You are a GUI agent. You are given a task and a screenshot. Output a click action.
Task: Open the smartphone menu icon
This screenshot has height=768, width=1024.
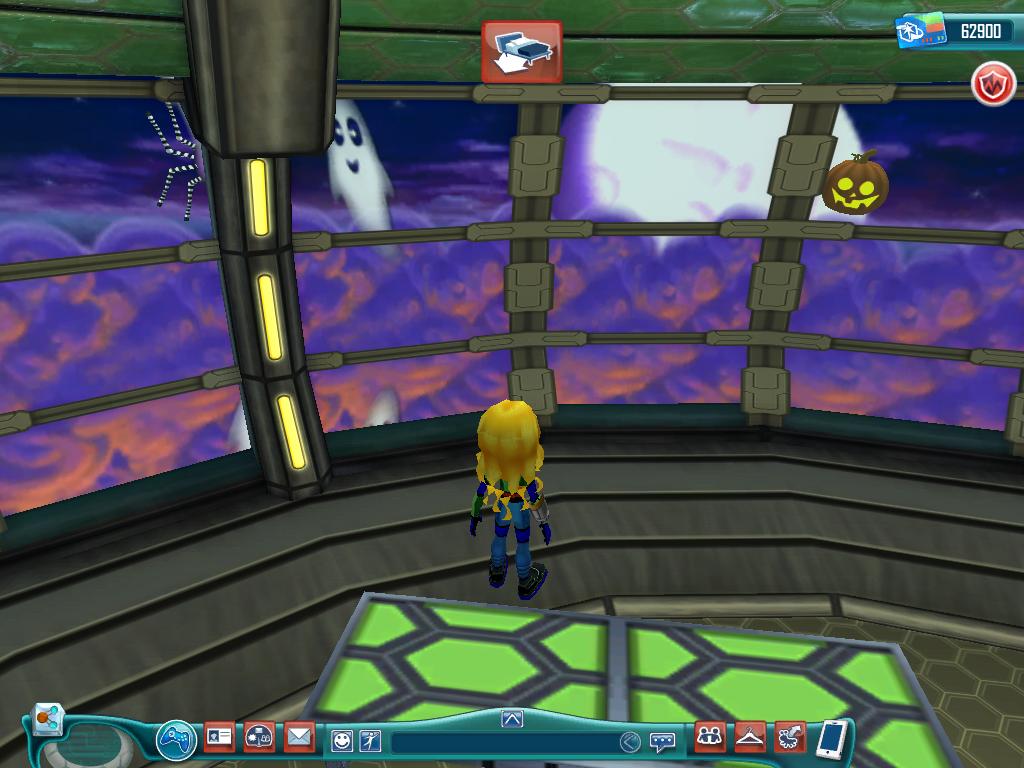tap(831, 739)
